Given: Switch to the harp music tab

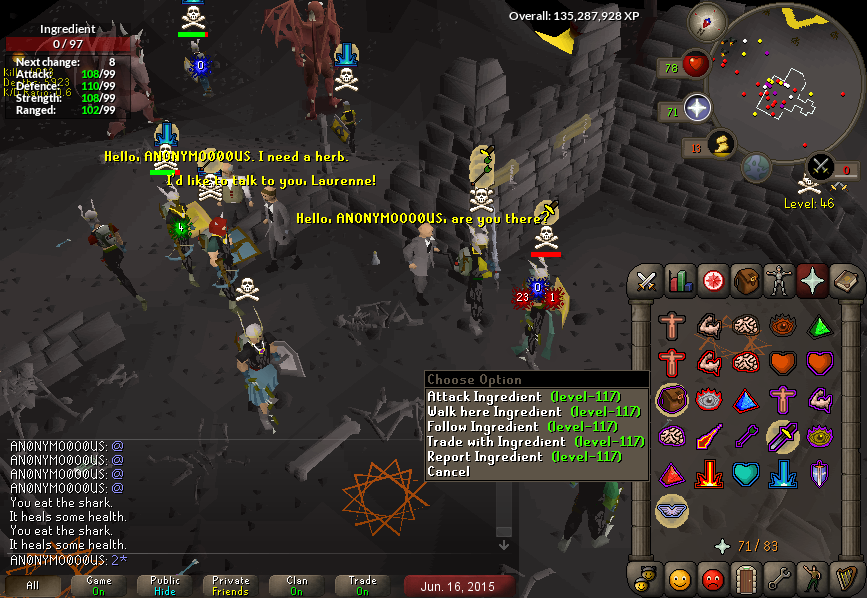Looking at the screenshot, I should pyautogui.click(x=845, y=577).
